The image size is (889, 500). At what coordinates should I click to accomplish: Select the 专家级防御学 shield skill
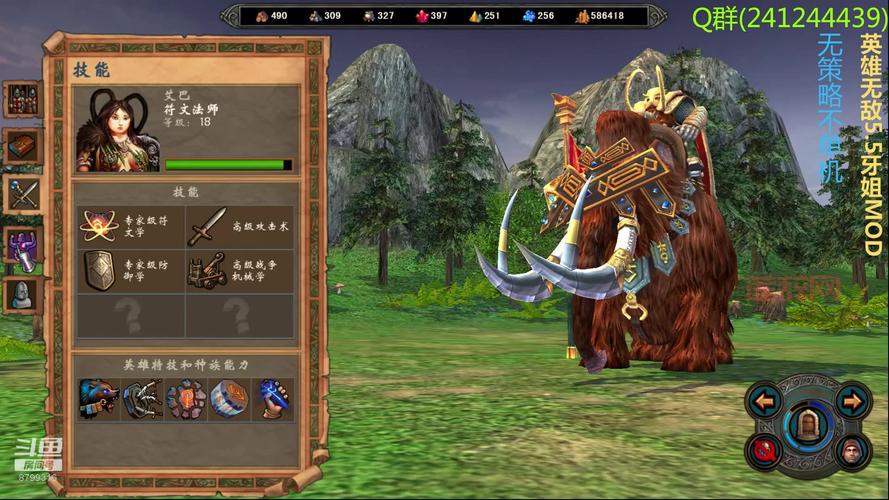coord(101,270)
